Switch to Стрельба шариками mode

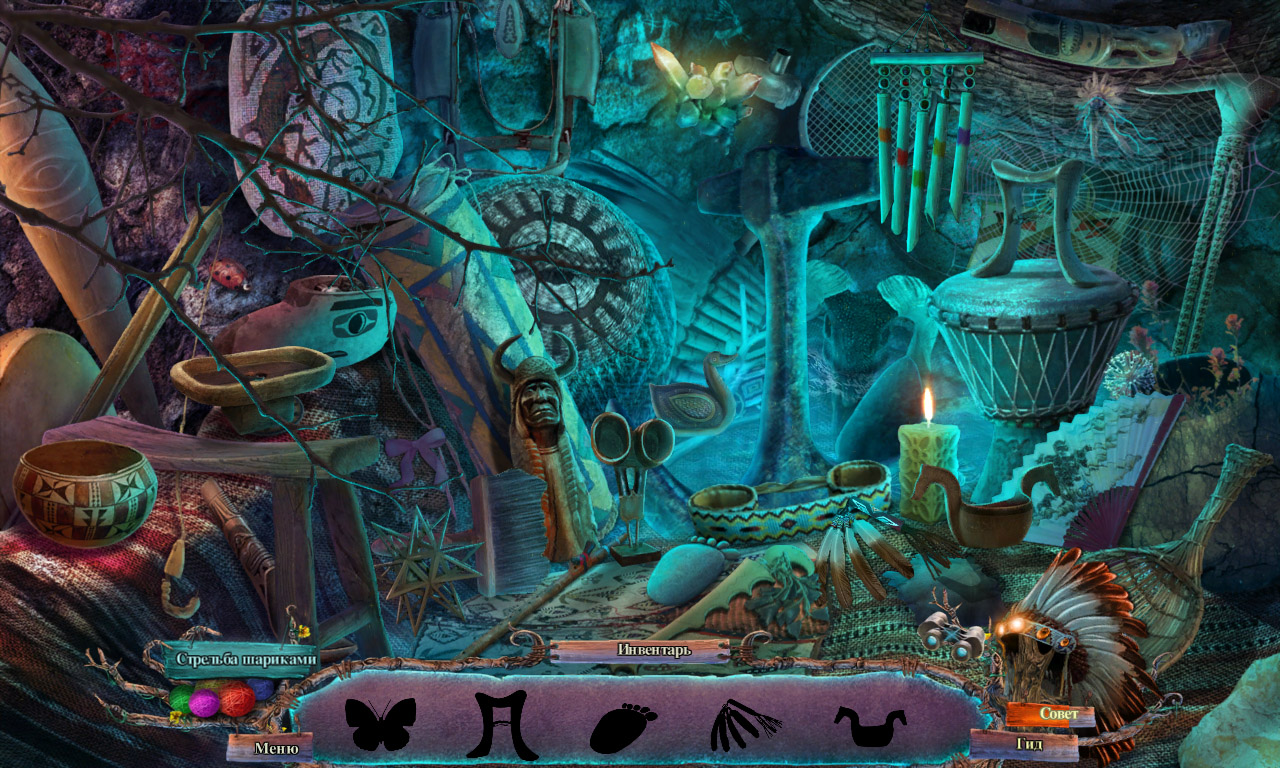[245, 659]
